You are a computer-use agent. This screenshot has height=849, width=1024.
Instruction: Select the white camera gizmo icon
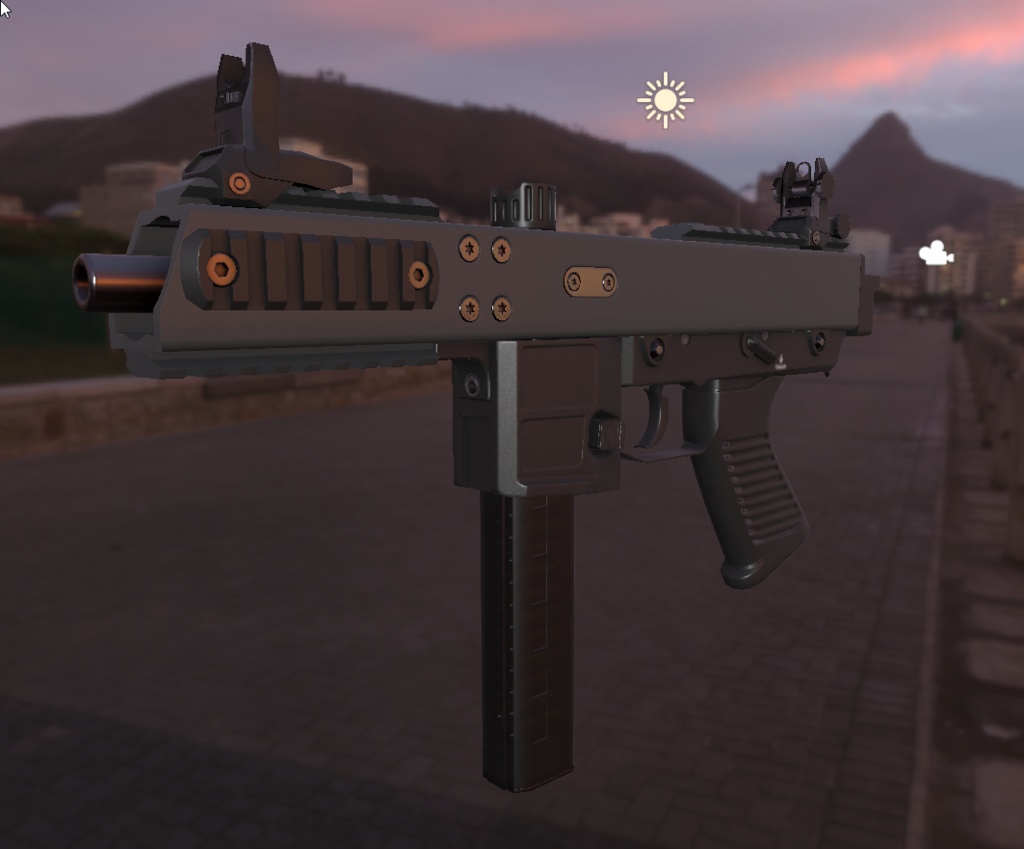(x=935, y=254)
